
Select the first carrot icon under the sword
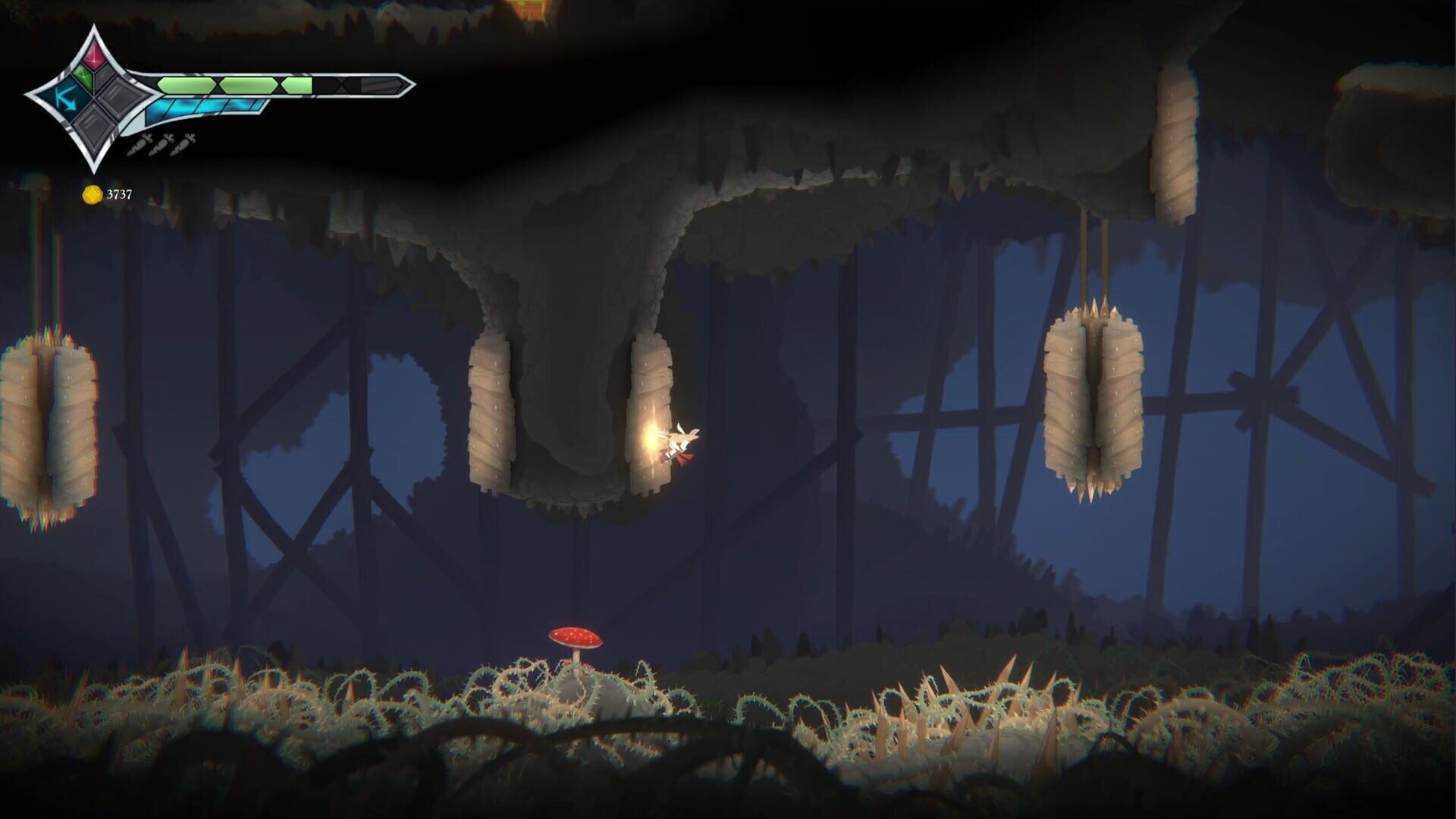(x=138, y=146)
